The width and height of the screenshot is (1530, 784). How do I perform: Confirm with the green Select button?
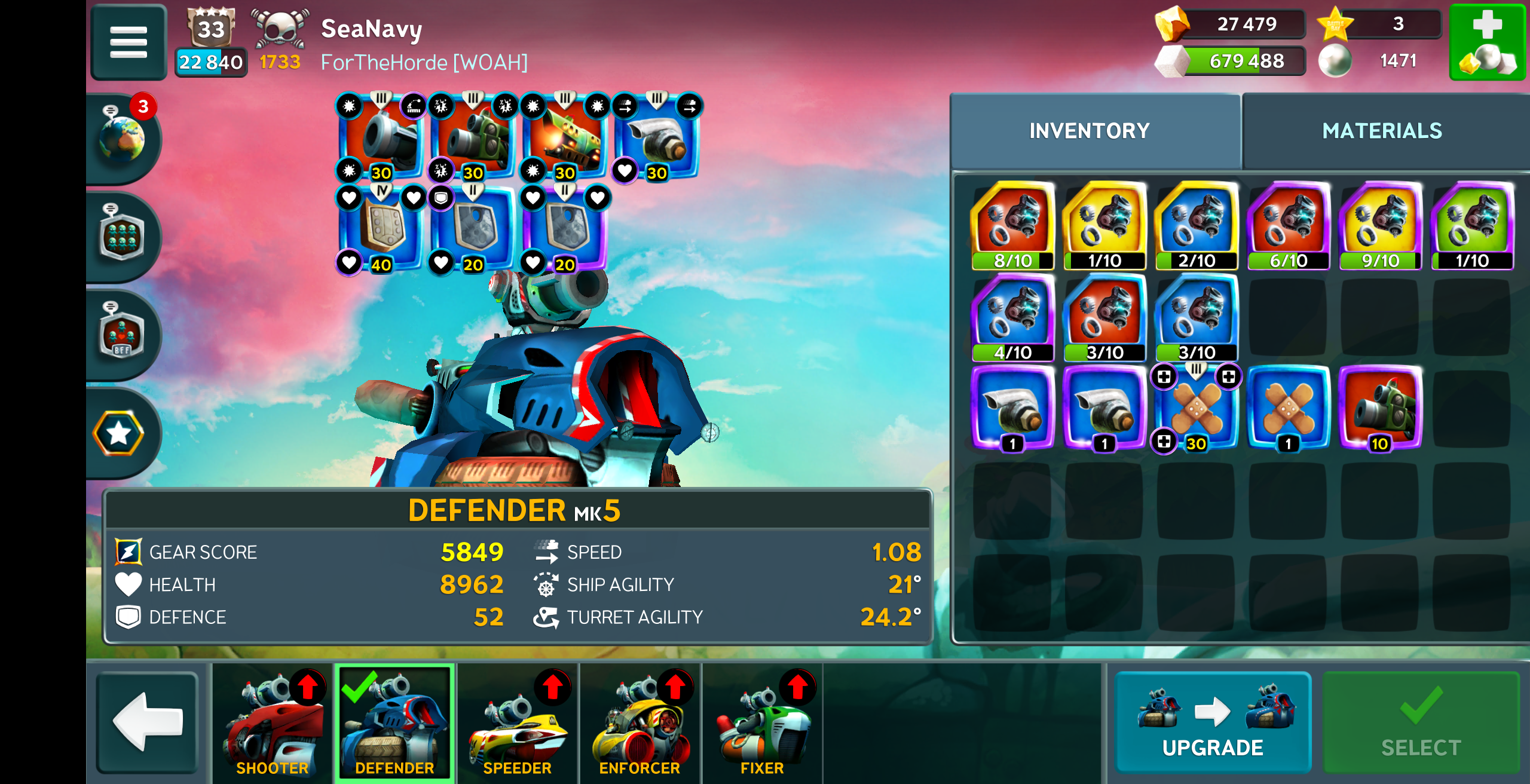point(1421,722)
